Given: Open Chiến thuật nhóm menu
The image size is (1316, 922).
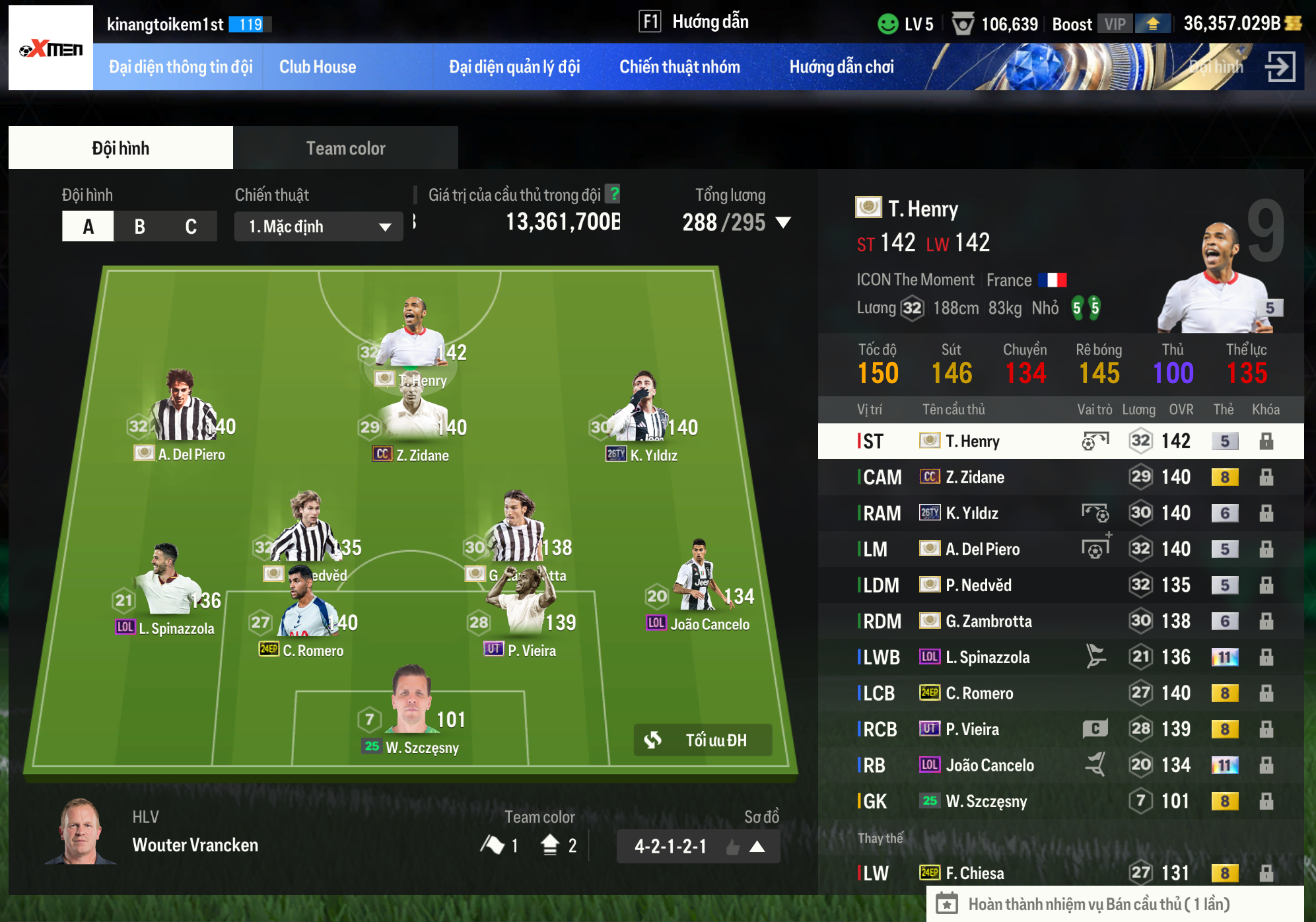Looking at the screenshot, I should point(679,67).
